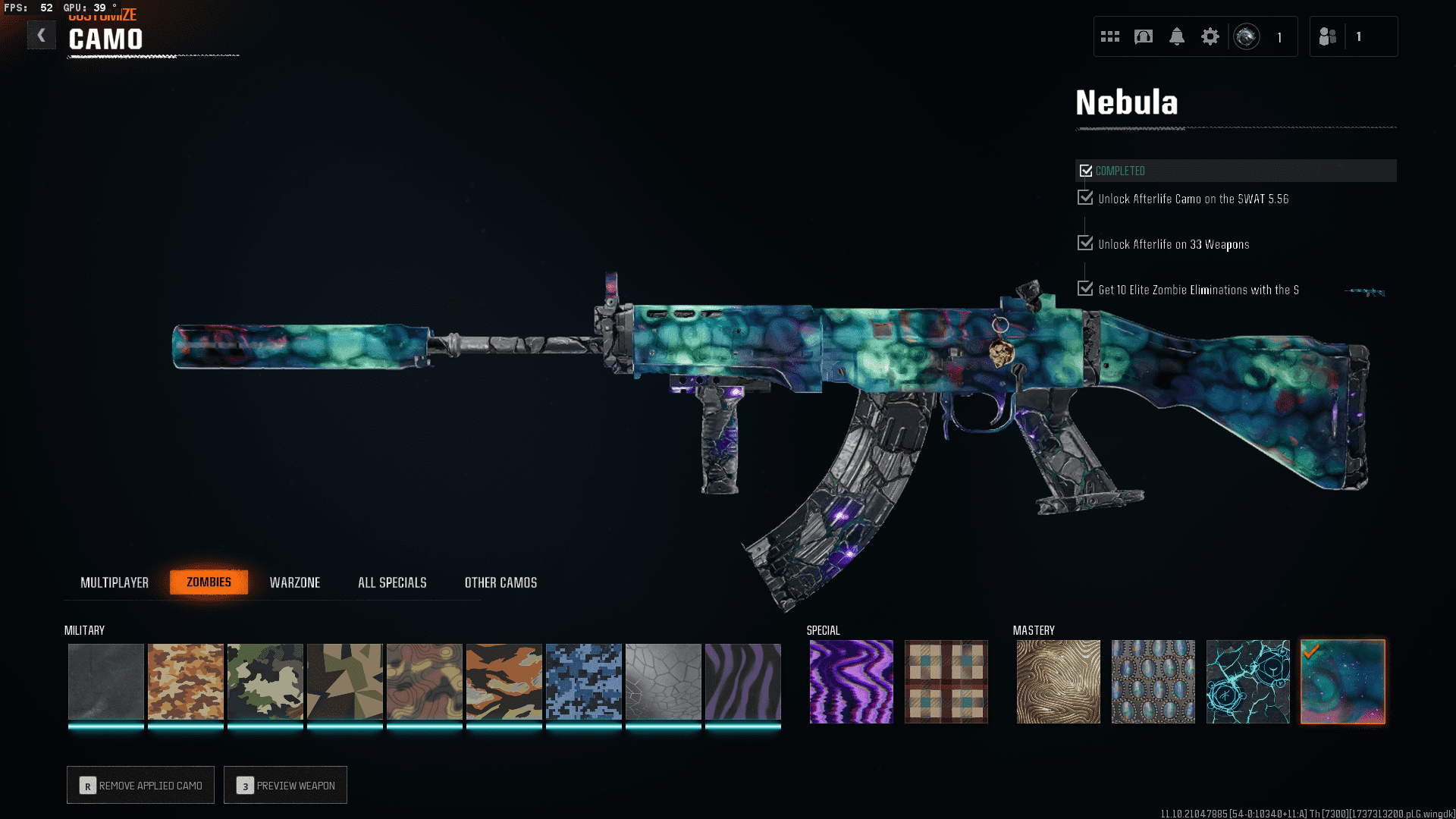The height and width of the screenshot is (819, 1456).
Task: Switch to the MULTIPLAYER tab
Action: click(115, 582)
